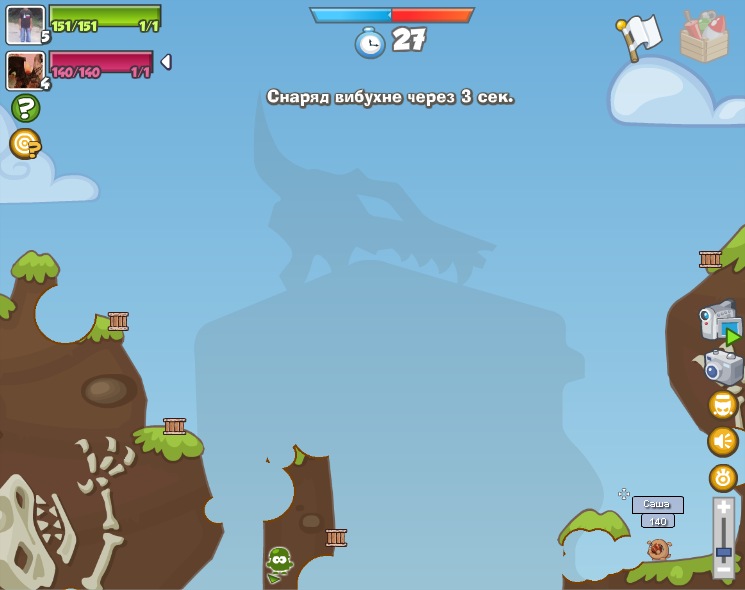Open the weapon crate arsenal

click(704, 38)
